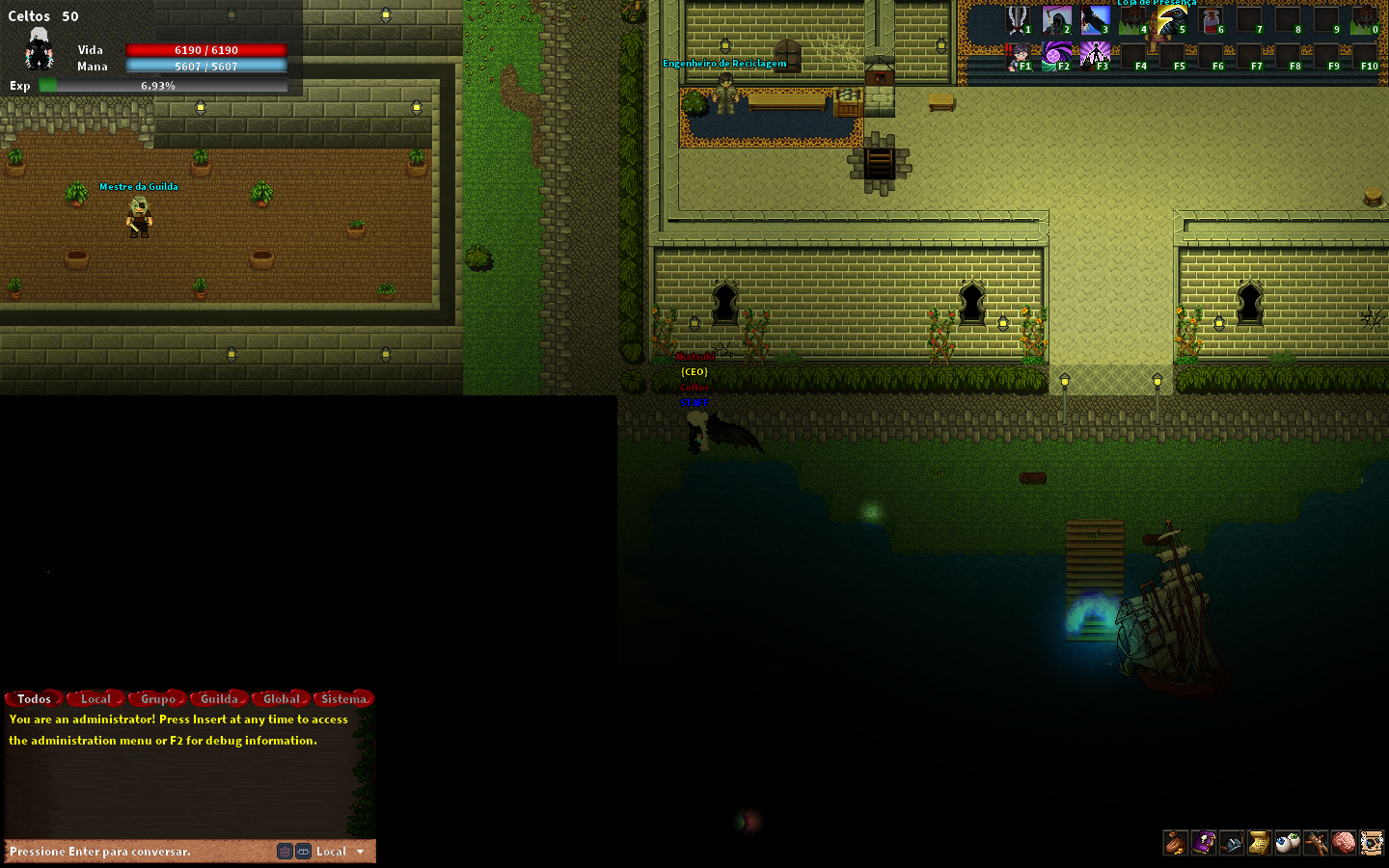Switch to the Guilda chat tab
The image size is (1389, 868).
coord(218,698)
